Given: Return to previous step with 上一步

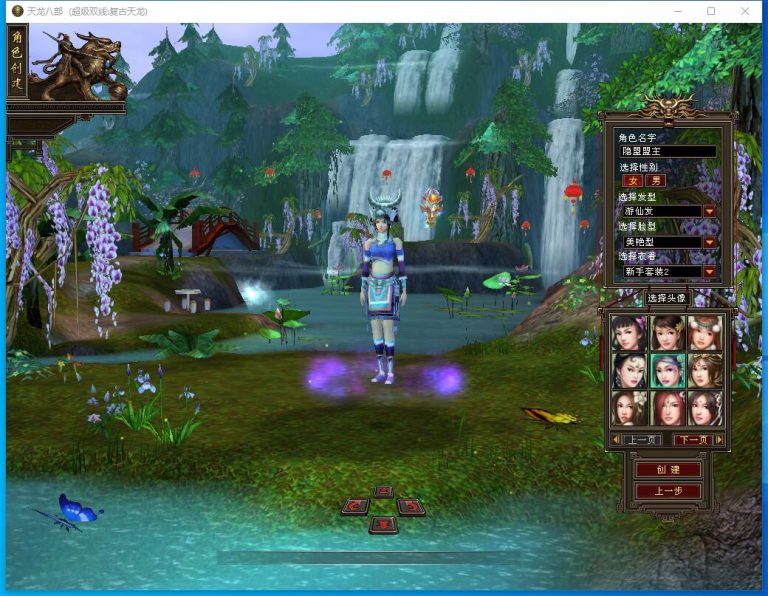Looking at the screenshot, I should [x=668, y=491].
